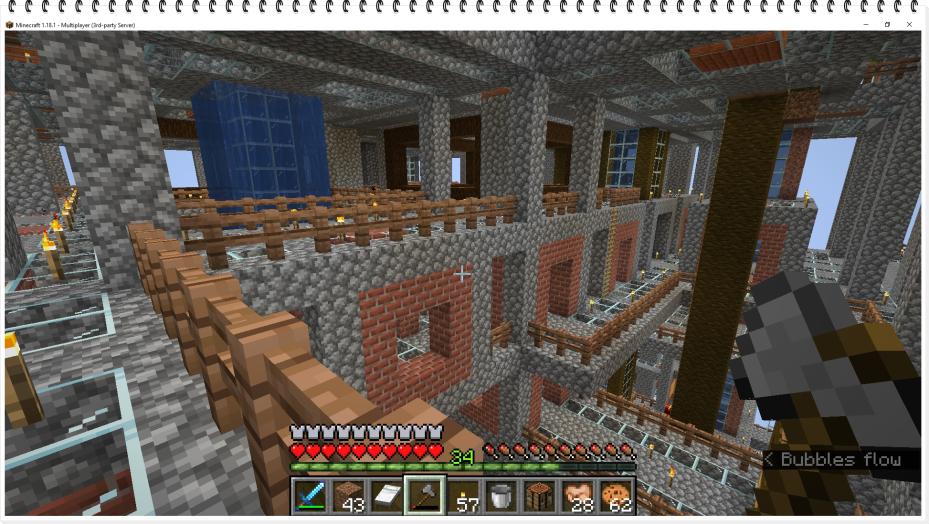Image resolution: width=929 pixels, height=524 pixels.
Task: Choose the bucket hotbar slot
Action: coord(501,495)
